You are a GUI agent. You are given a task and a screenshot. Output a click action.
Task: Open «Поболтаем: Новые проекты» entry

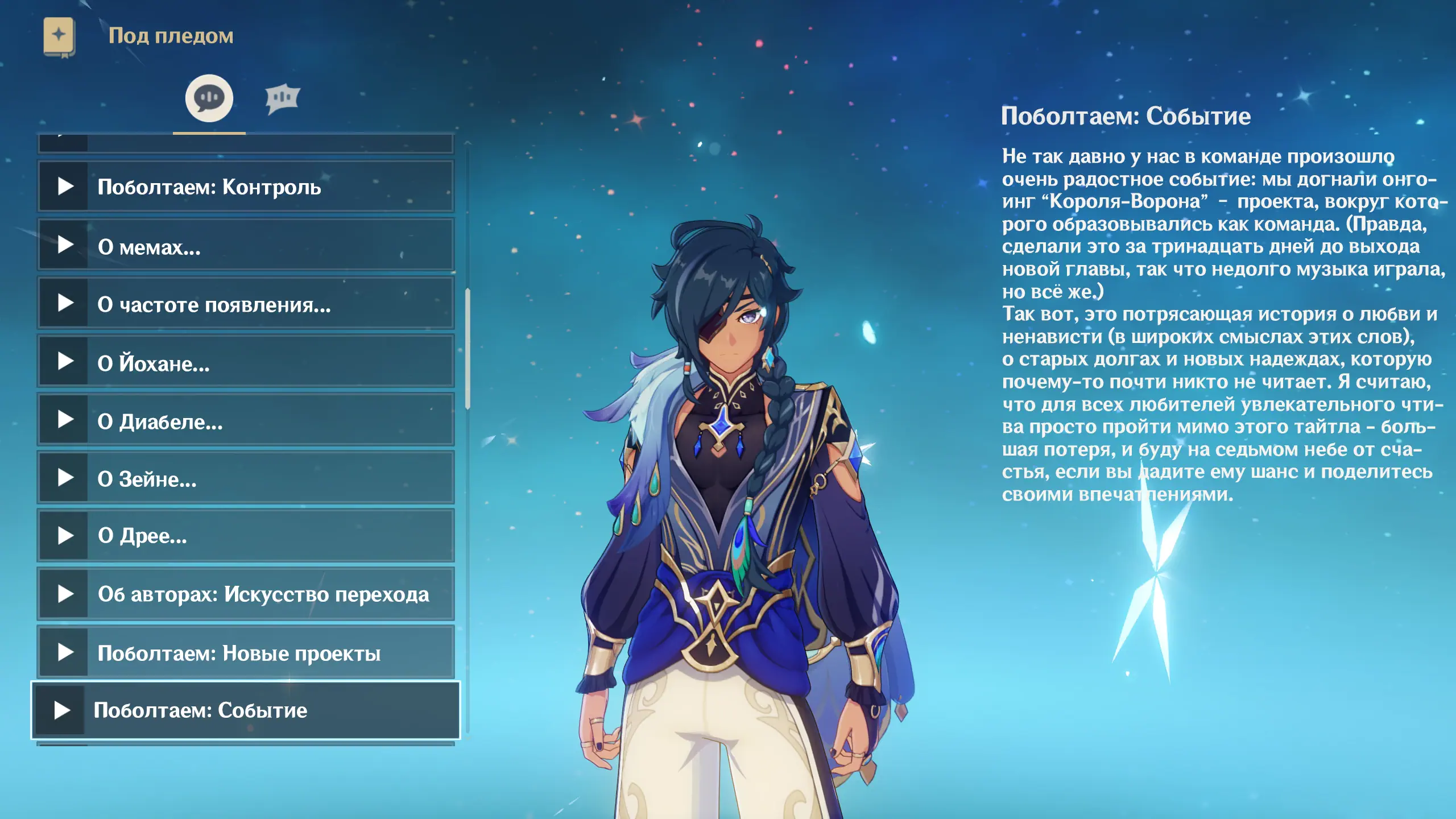[246, 652]
